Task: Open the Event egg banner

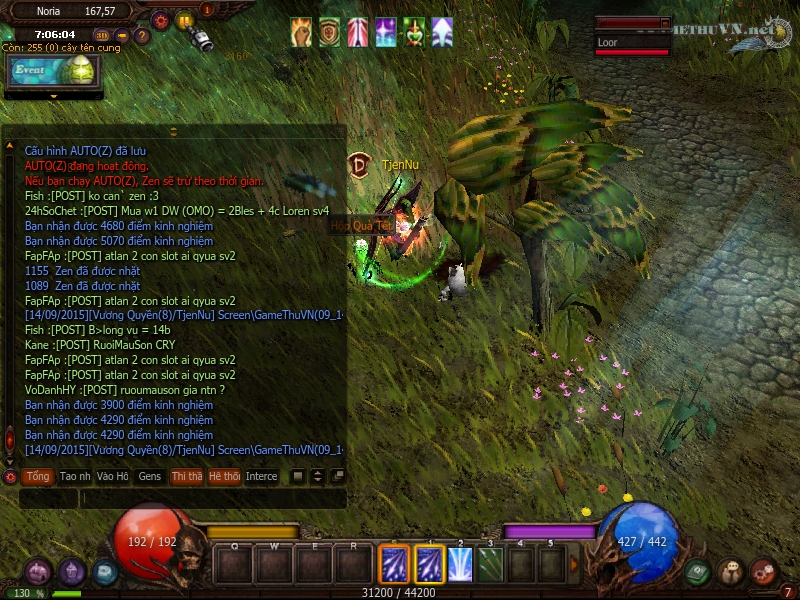Action: [53, 70]
